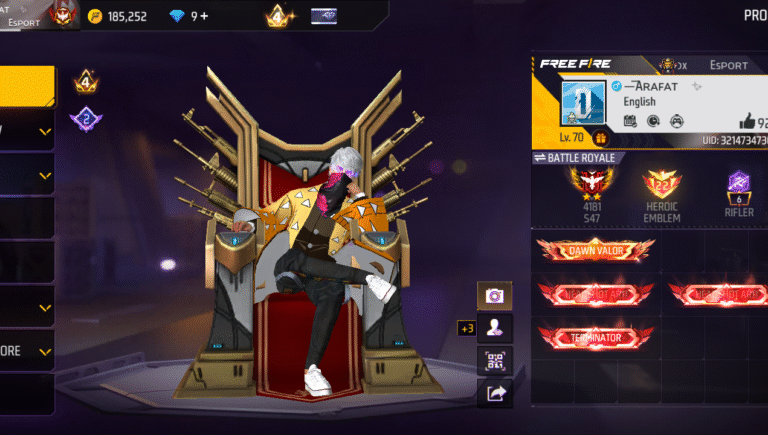This screenshot has width=768, height=435.
Task: Select the Dawn Valor title badge
Action: click(595, 249)
